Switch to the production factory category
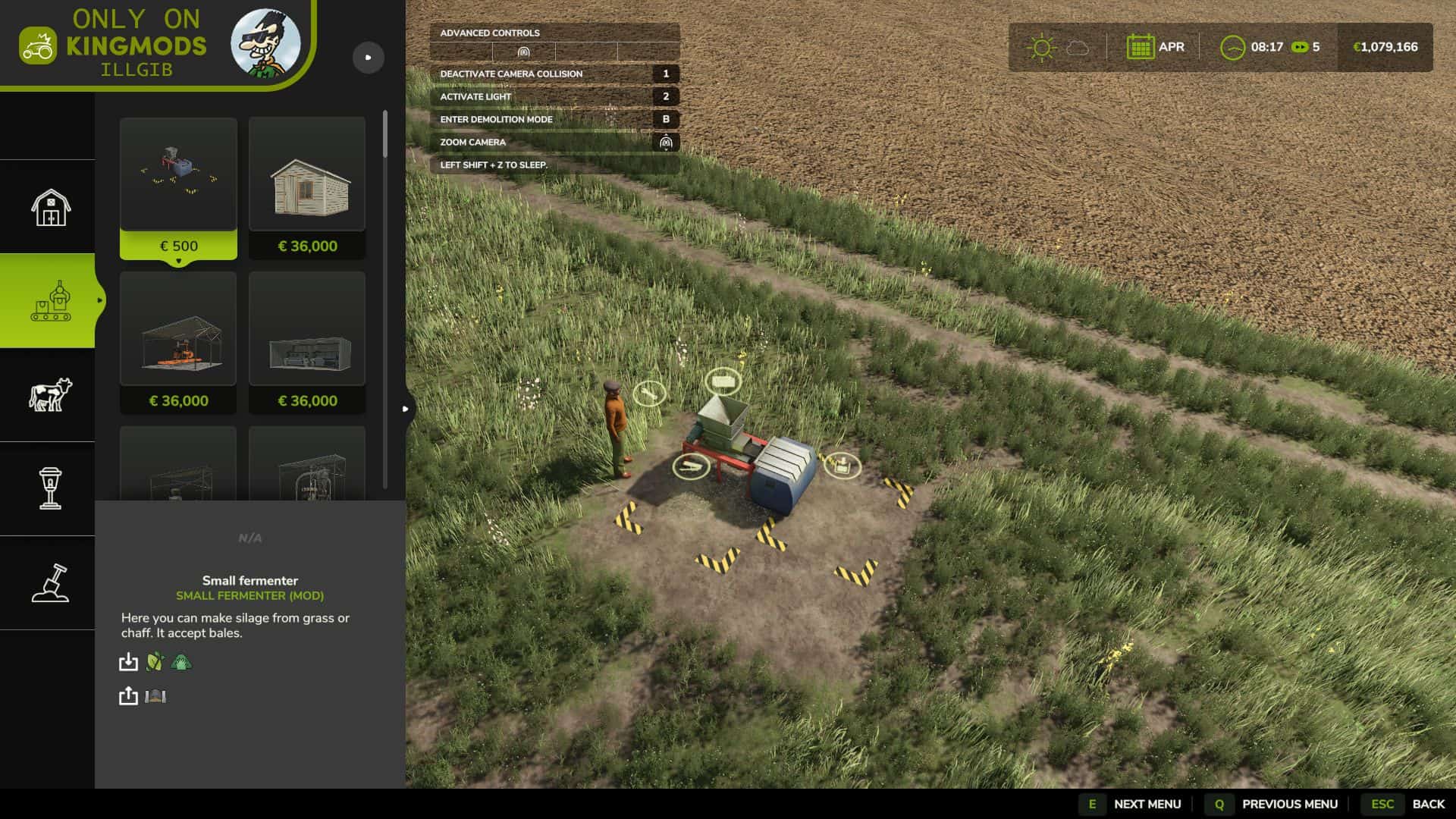 point(50,301)
